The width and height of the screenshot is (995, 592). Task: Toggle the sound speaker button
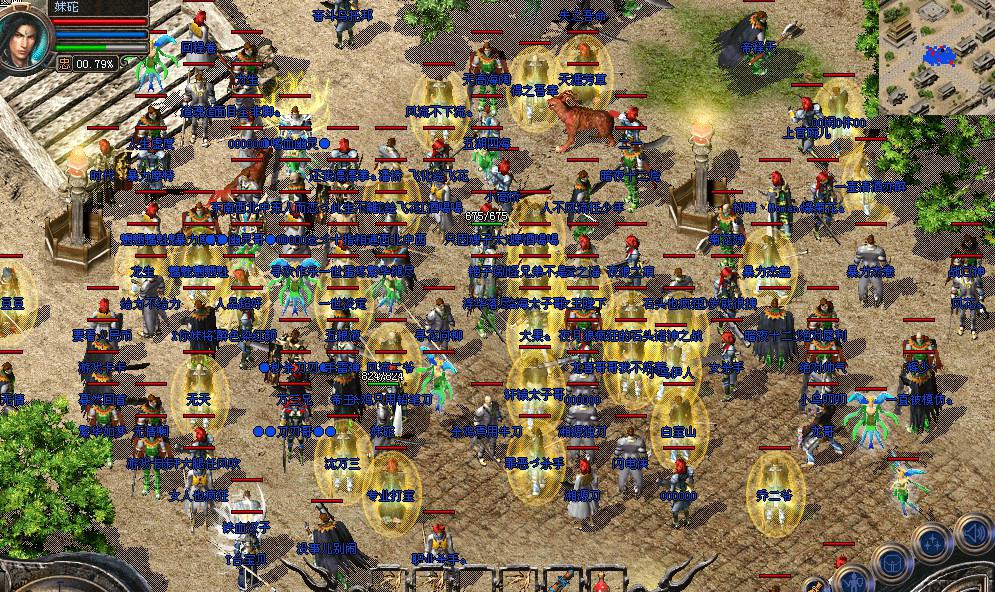pyautogui.click(x=977, y=532)
